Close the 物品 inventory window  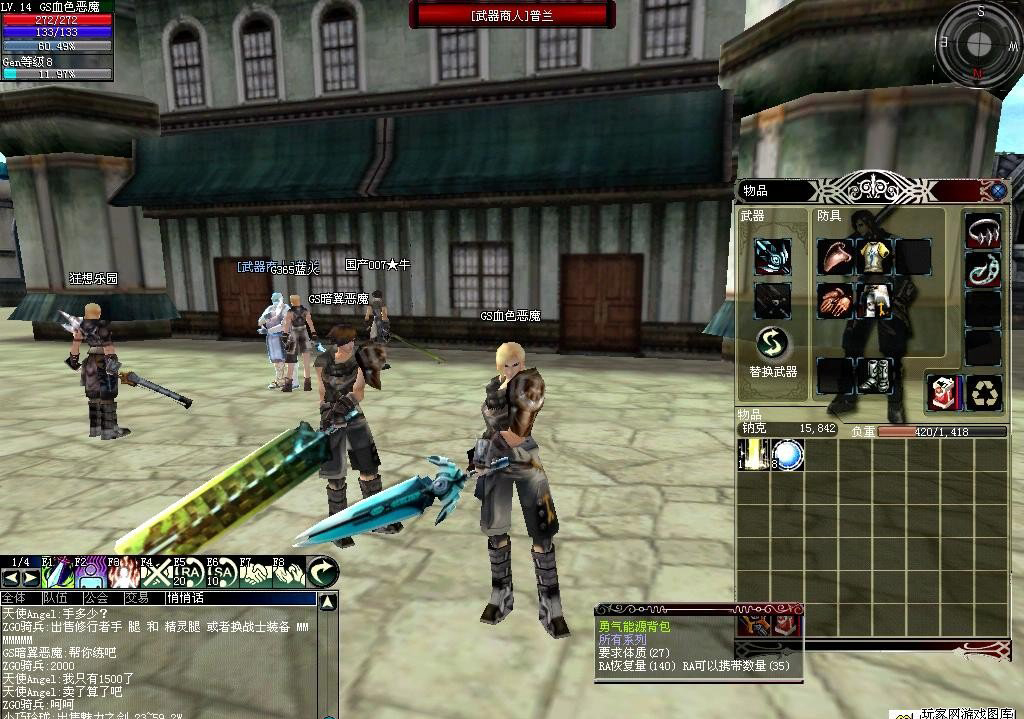click(x=997, y=190)
